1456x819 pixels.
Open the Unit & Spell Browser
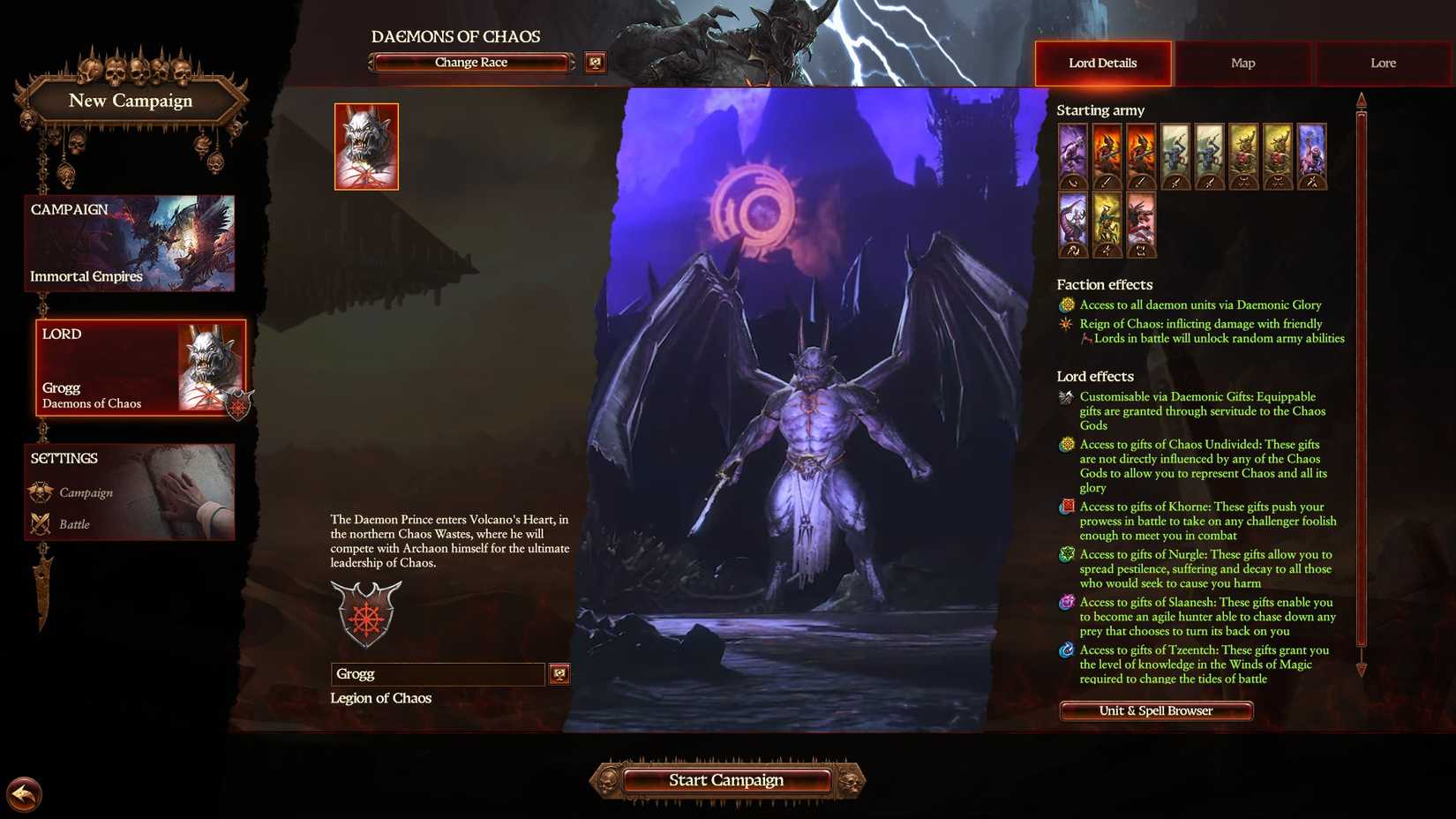coord(1155,710)
